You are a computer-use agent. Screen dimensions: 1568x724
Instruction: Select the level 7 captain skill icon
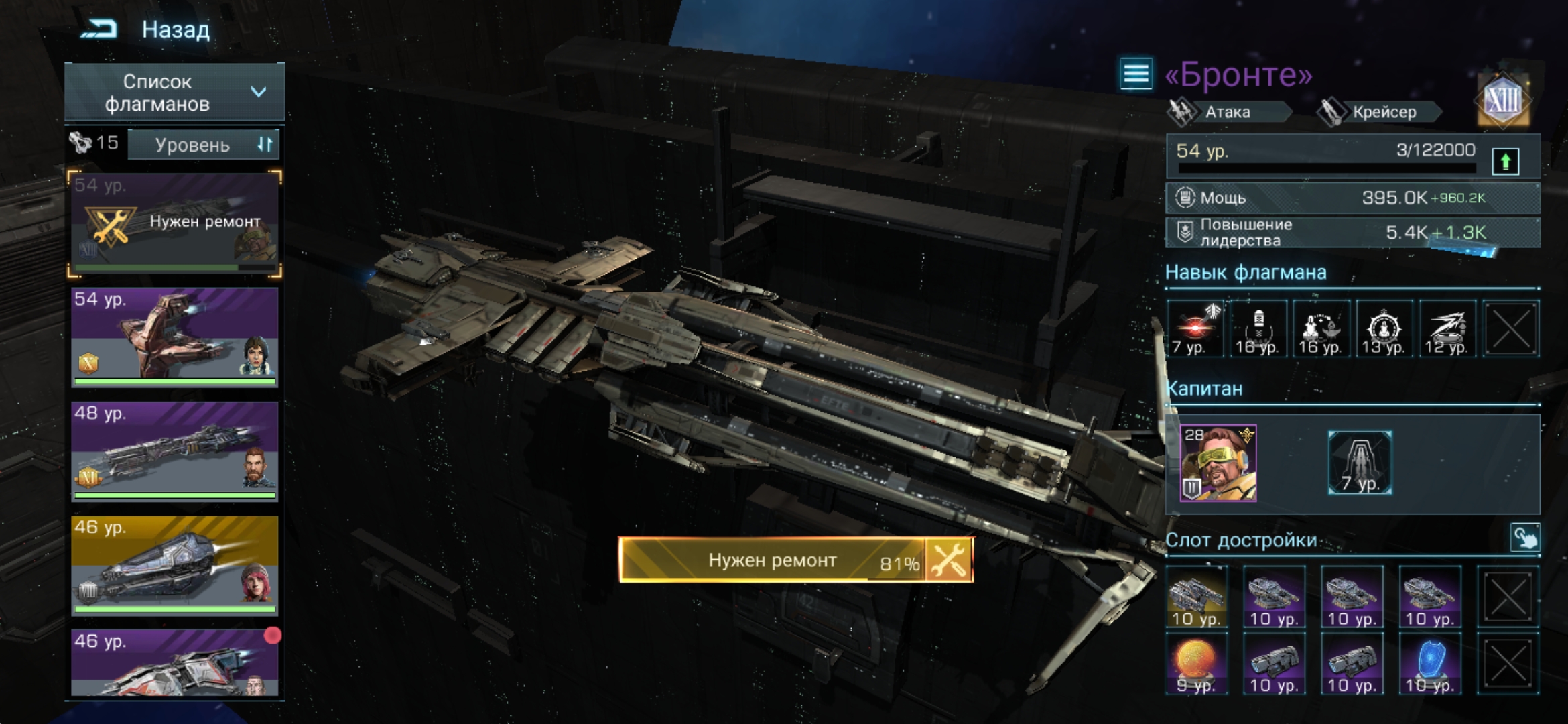coord(1360,463)
